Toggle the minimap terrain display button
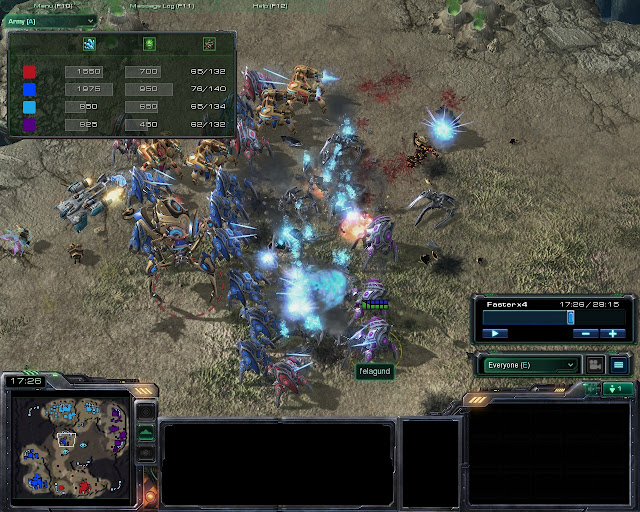The image size is (640, 512). pos(146,432)
